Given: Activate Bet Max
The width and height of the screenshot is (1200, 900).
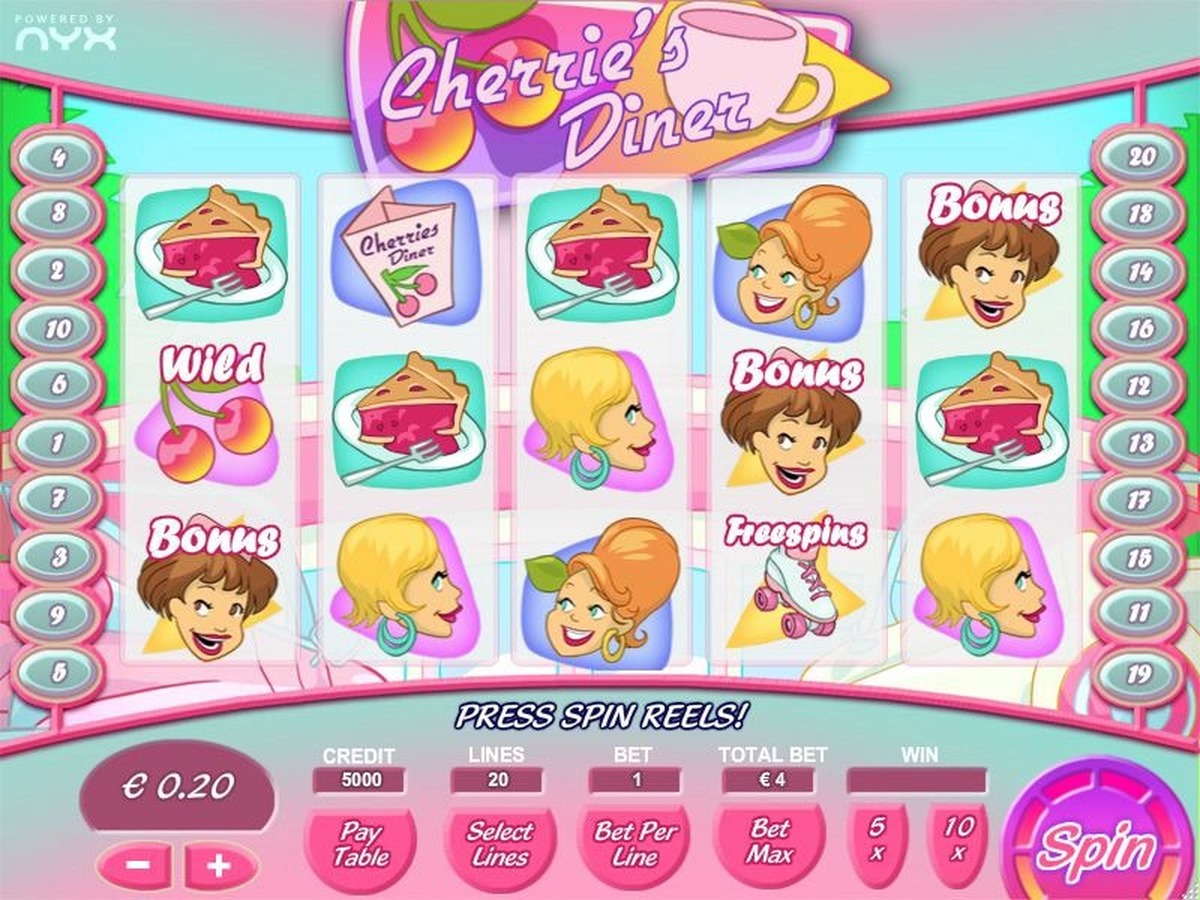Looking at the screenshot, I should 770,841.
